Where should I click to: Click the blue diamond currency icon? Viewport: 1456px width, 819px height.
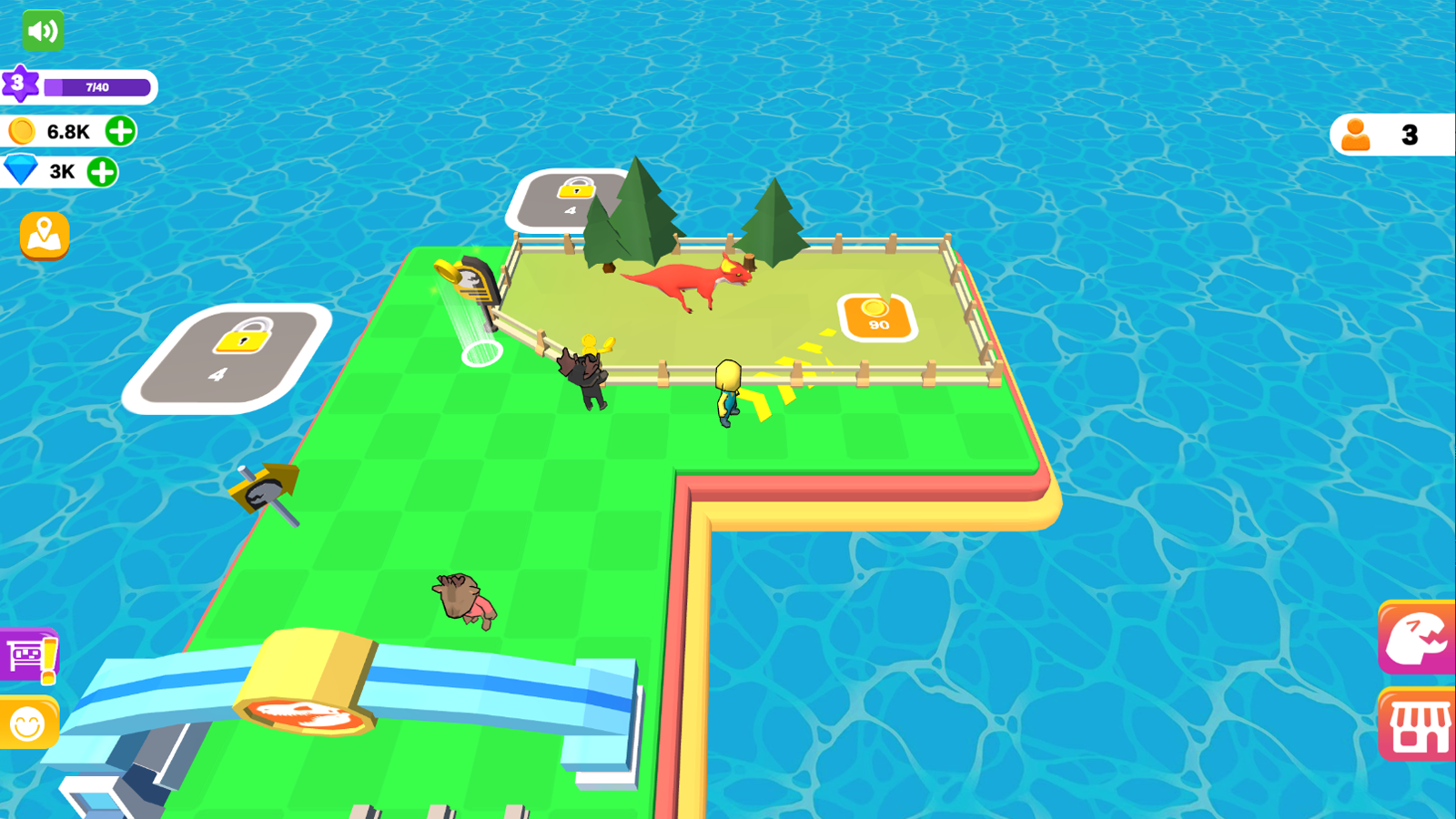[23, 169]
